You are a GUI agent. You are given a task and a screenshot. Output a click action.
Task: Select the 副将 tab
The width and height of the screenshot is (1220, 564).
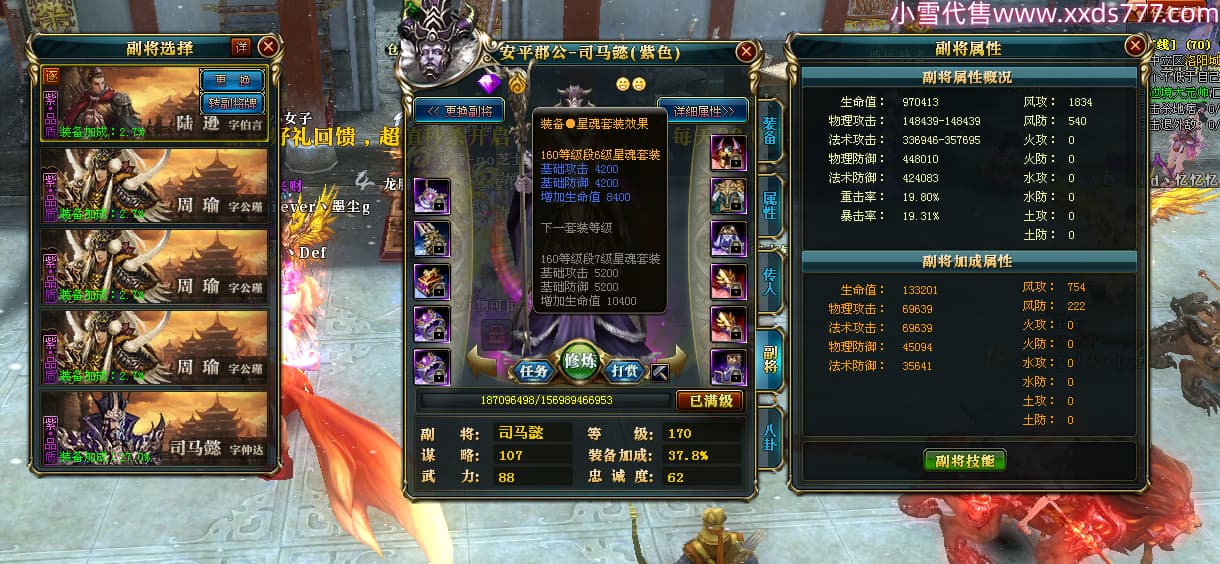click(770, 359)
